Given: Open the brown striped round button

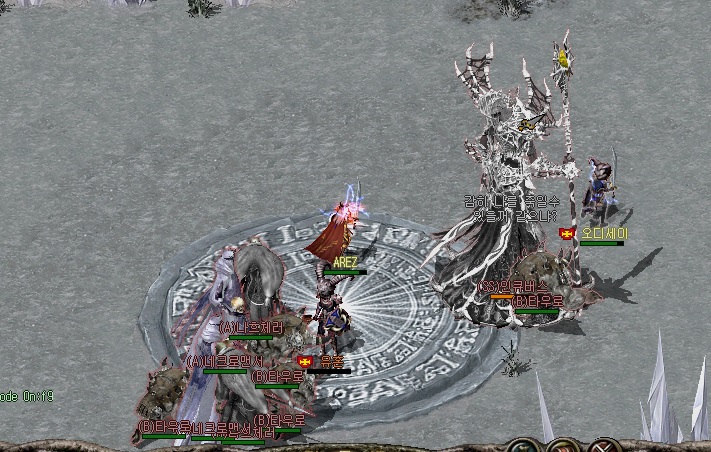Looking at the screenshot, I should coord(563,446).
